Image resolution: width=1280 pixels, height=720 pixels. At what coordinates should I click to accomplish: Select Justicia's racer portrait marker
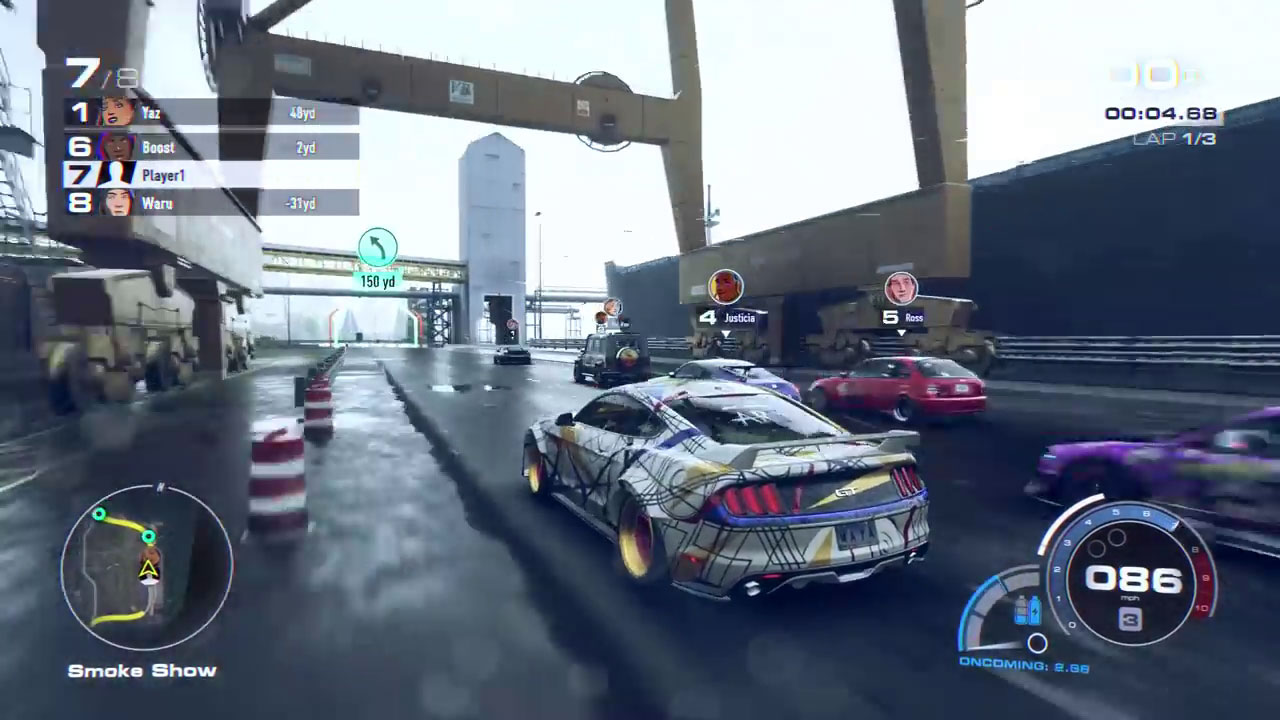coord(726,287)
